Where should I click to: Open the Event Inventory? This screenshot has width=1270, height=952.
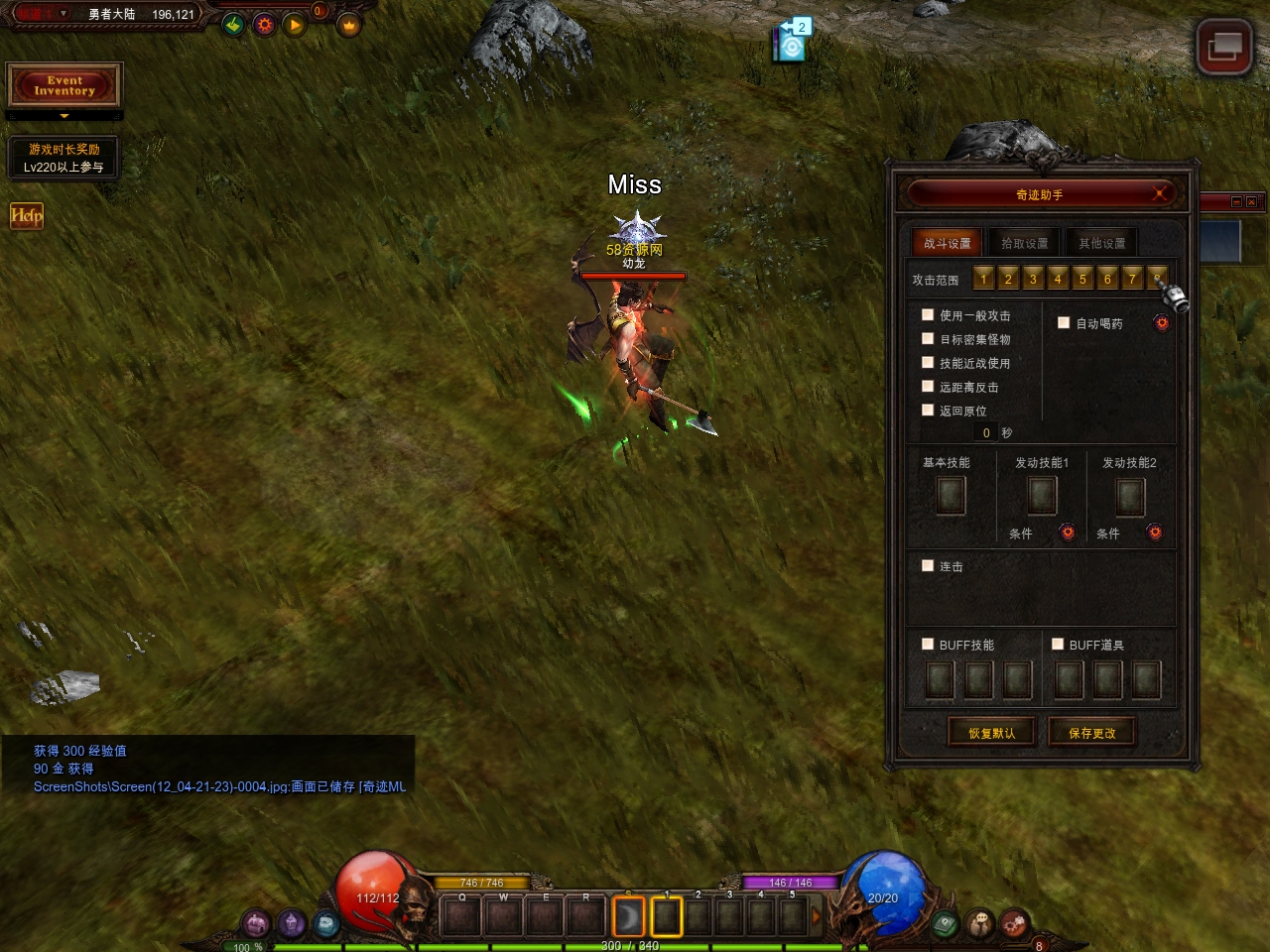pos(64,85)
